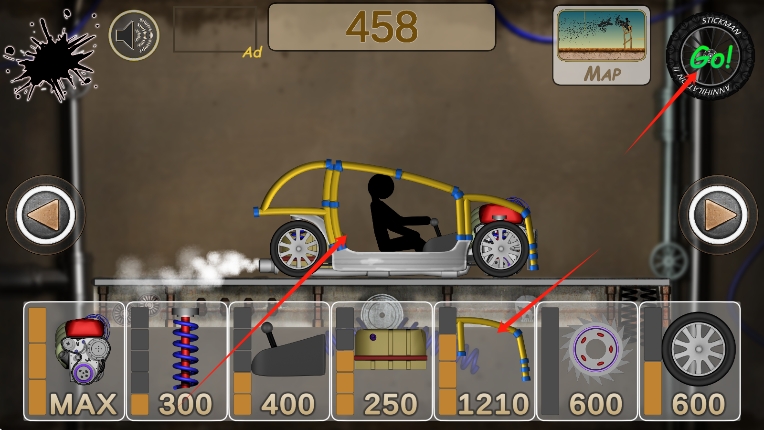Upgrade the tire wheel for 600

689,361
